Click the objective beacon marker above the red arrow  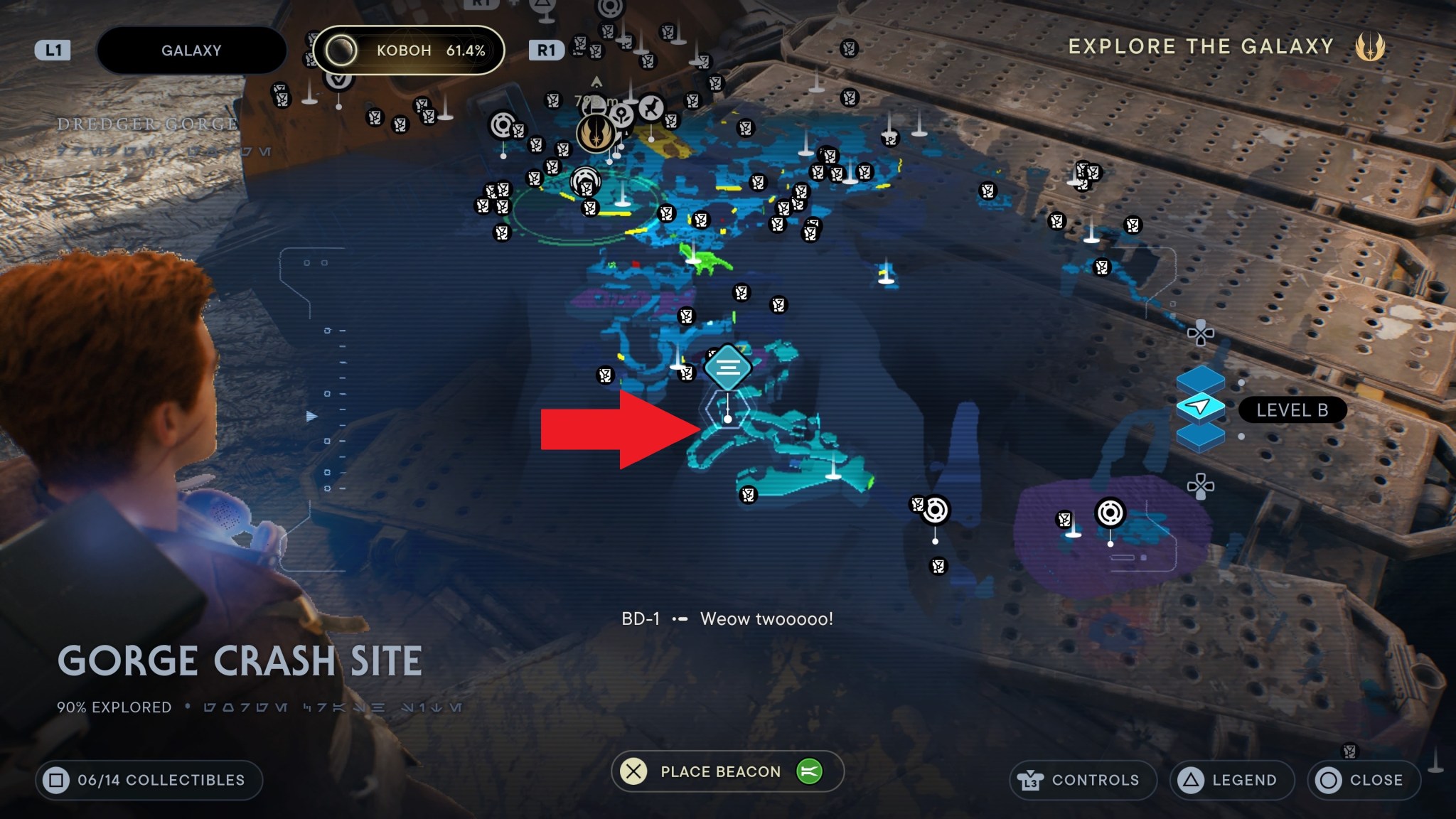pos(727,366)
